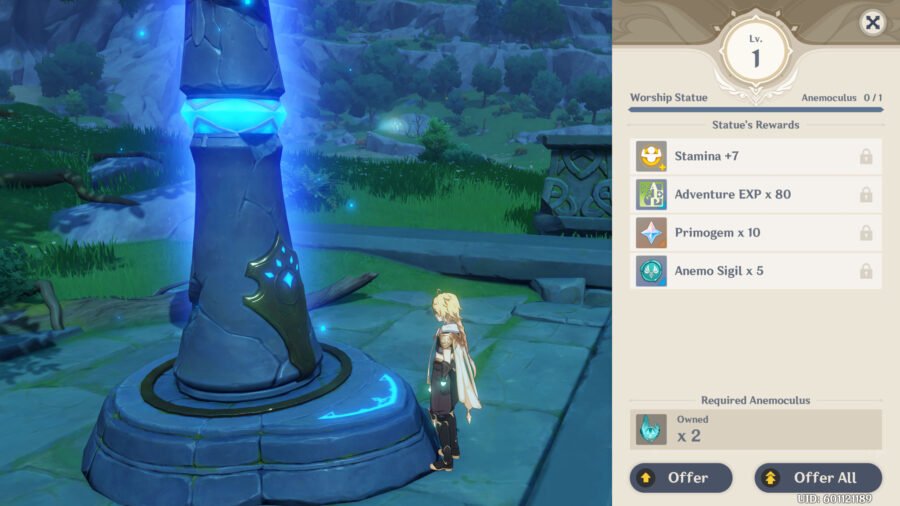900x506 pixels.
Task: Choose Offer All to donate every Anemoculus
Action: click(x=818, y=478)
